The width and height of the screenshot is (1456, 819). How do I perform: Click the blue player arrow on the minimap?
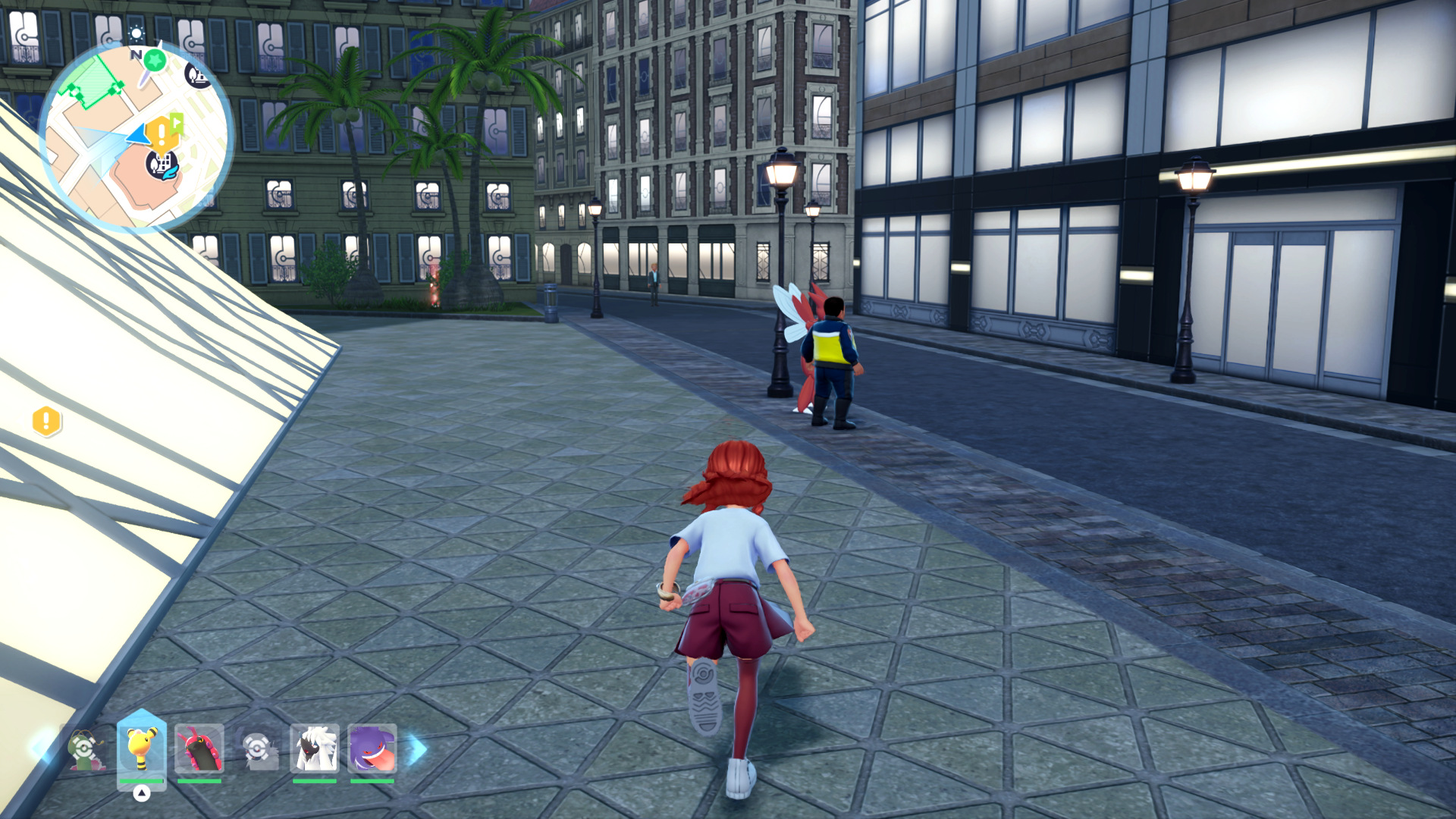click(138, 135)
